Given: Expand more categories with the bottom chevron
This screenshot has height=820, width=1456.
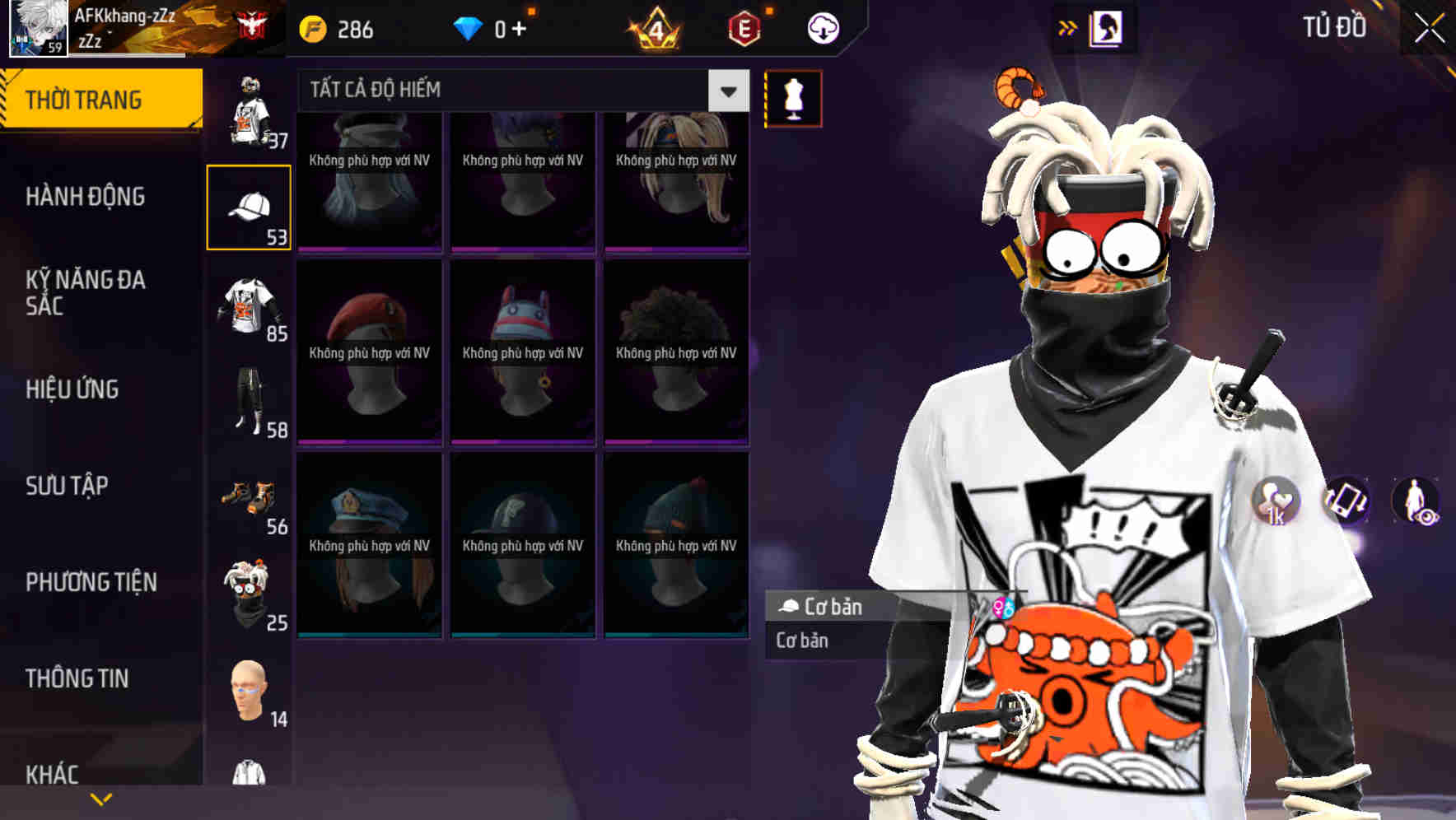Looking at the screenshot, I should pyautogui.click(x=100, y=799).
